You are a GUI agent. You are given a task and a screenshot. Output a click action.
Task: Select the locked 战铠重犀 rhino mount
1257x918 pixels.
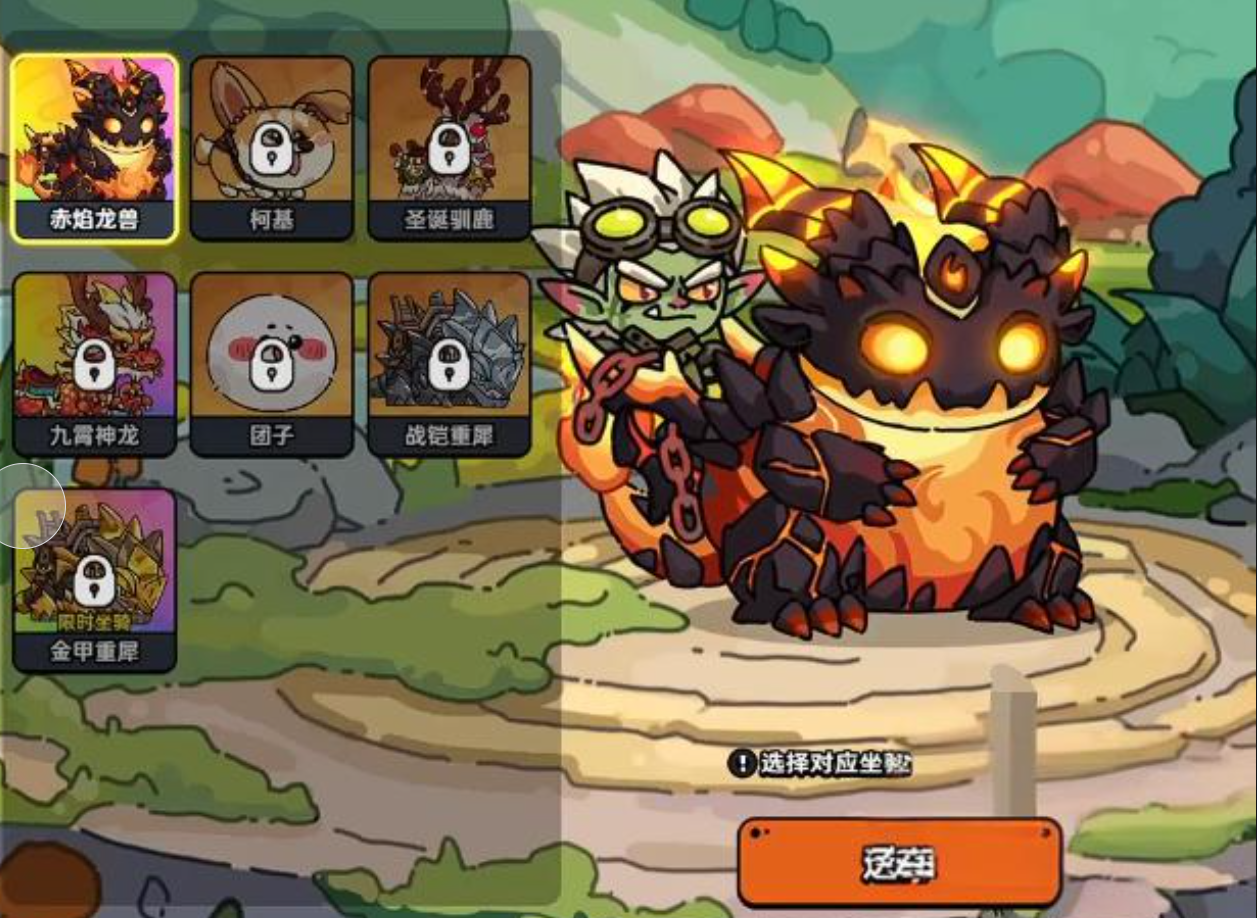point(449,364)
